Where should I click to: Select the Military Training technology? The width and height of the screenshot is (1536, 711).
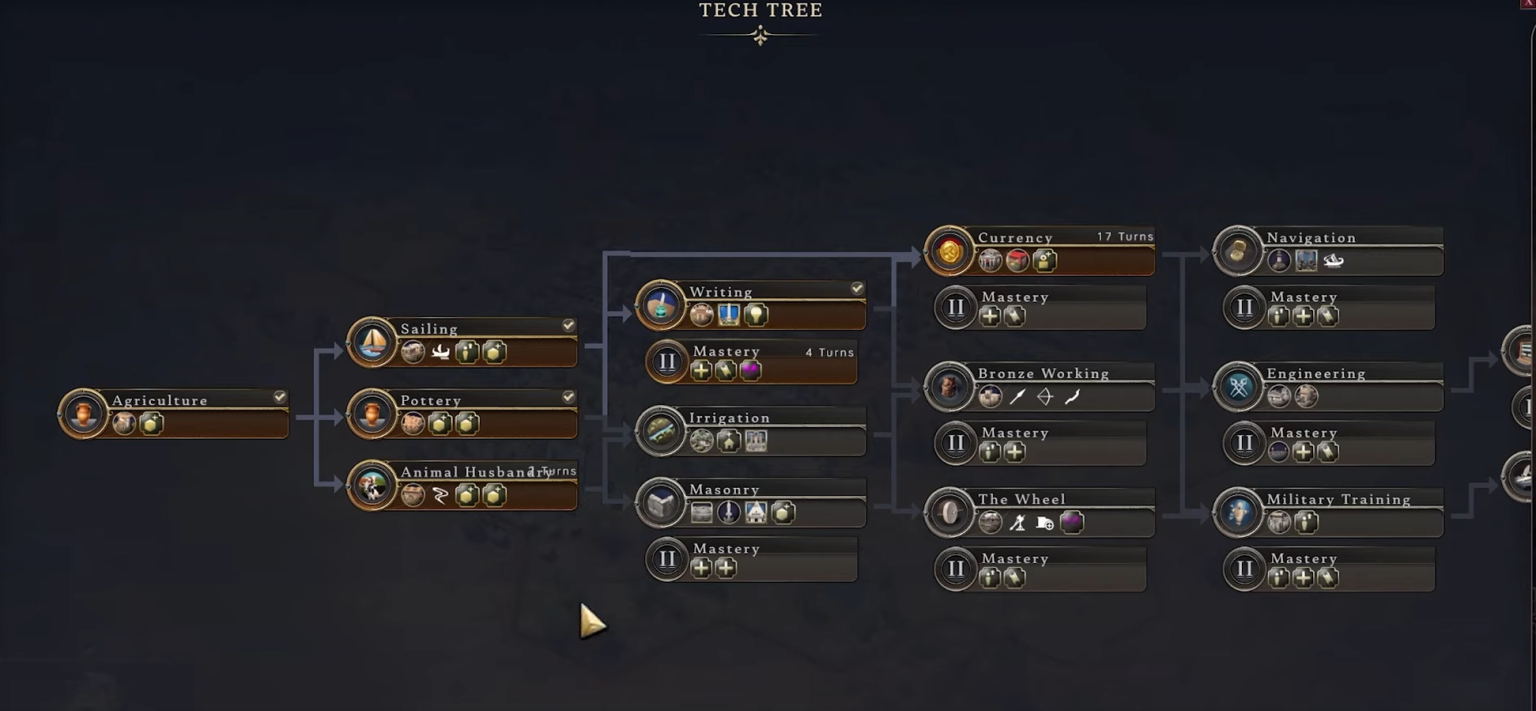1329,512
